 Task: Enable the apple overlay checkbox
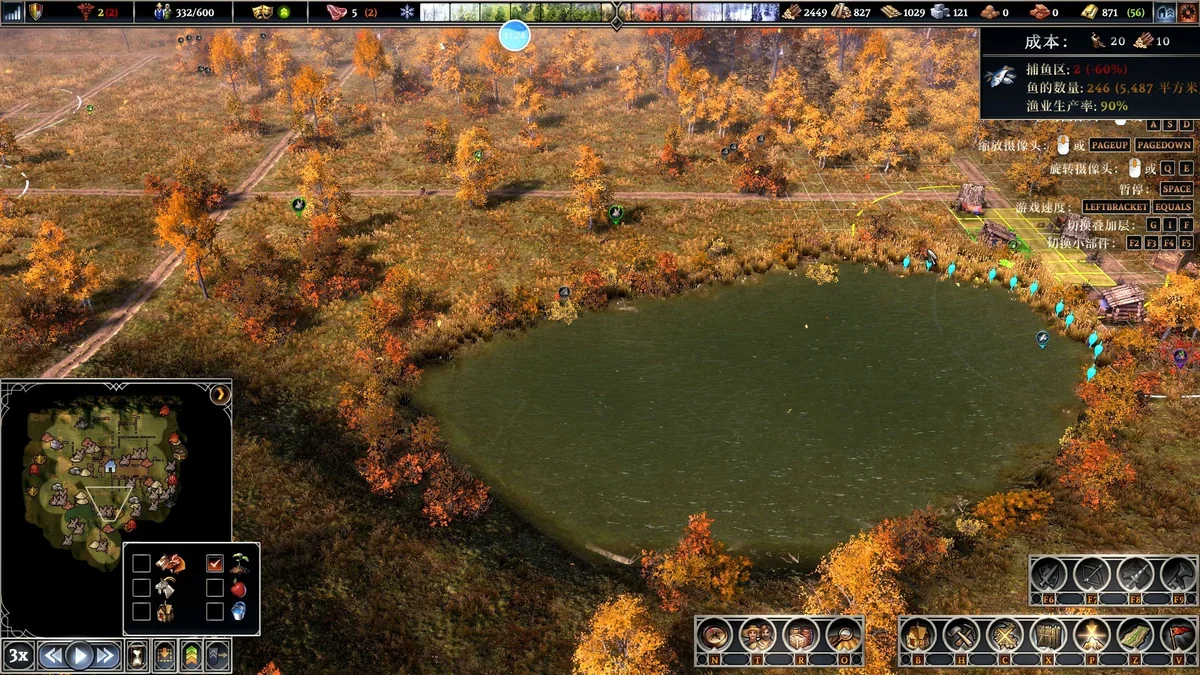[x=214, y=588]
